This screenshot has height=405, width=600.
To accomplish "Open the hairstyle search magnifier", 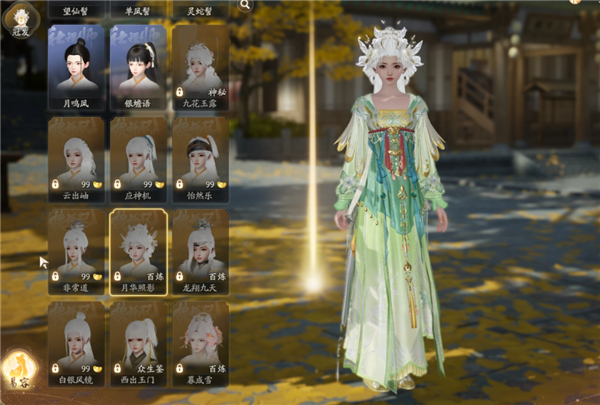I will (x=245, y=5).
